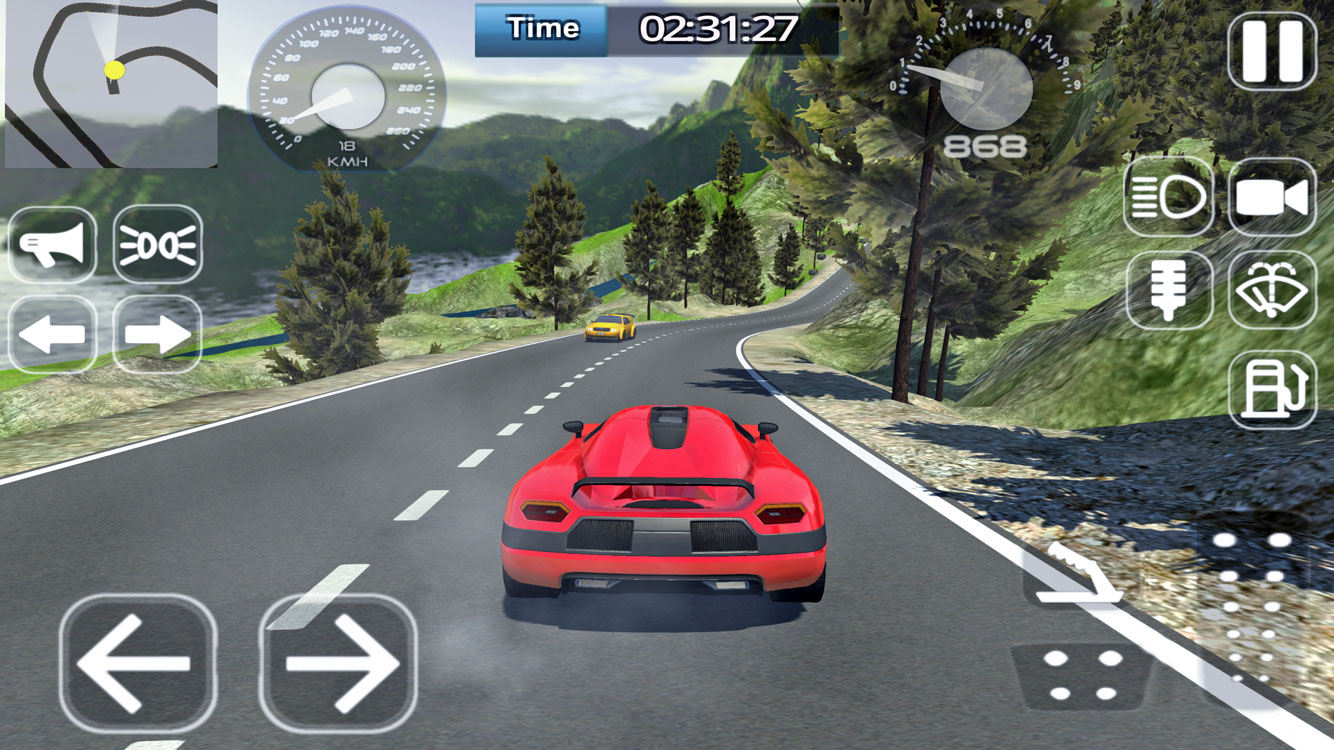This screenshot has height=750, width=1334.
Task: Pause the game
Action: pyautogui.click(x=1272, y=51)
